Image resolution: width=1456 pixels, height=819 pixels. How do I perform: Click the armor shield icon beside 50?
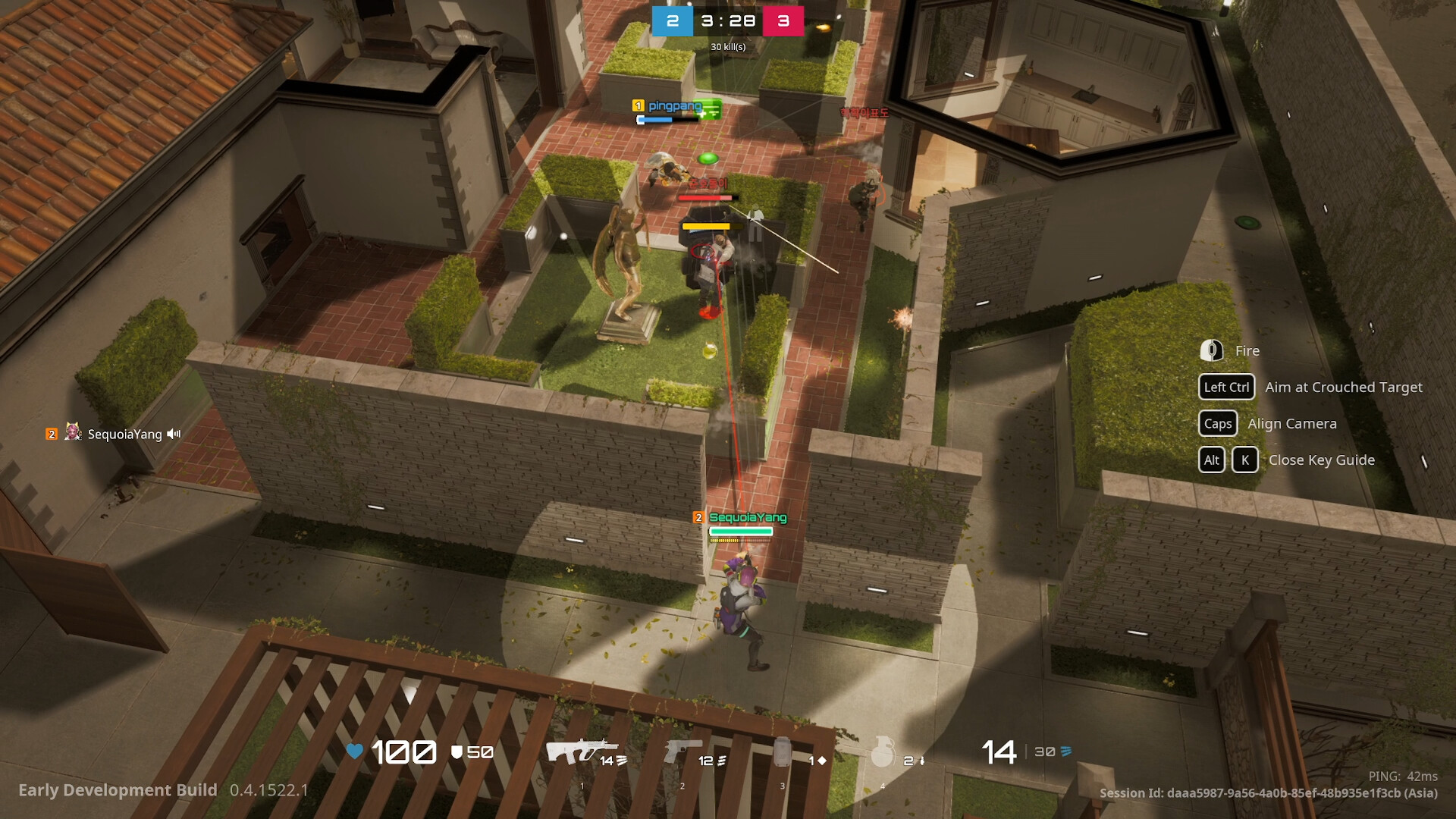[x=458, y=752]
